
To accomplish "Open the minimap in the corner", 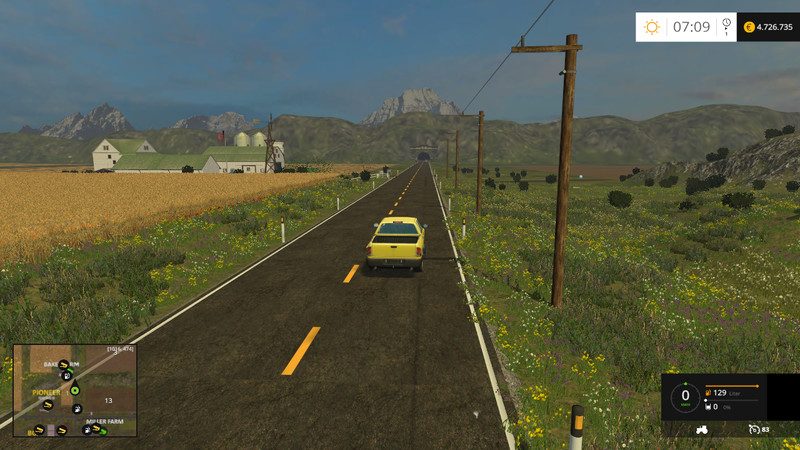I will [75, 390].
